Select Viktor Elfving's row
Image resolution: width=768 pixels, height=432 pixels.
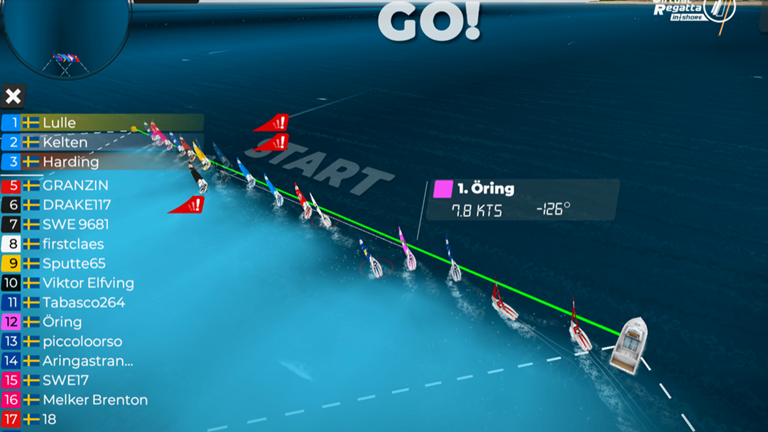coord(88,283)
